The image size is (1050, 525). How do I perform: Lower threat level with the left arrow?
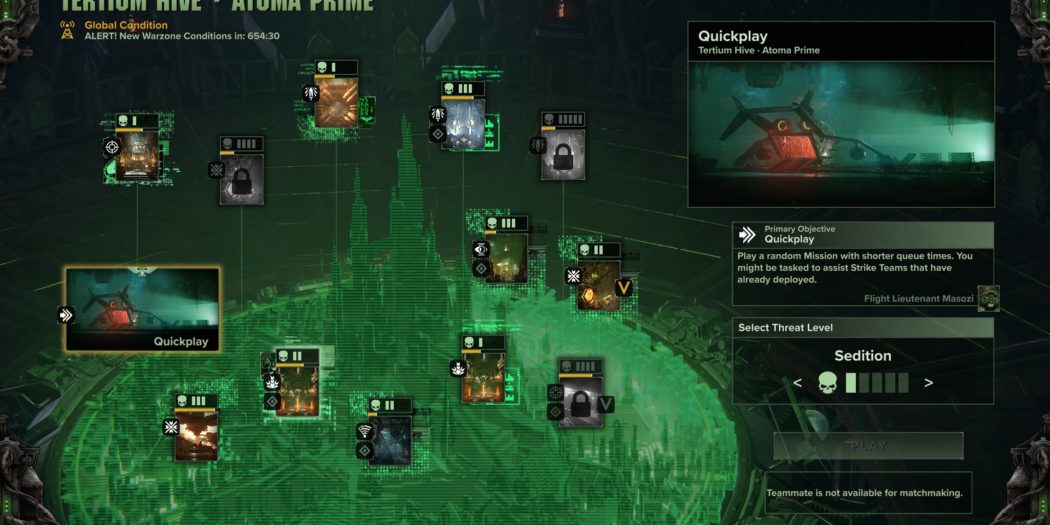797,382
